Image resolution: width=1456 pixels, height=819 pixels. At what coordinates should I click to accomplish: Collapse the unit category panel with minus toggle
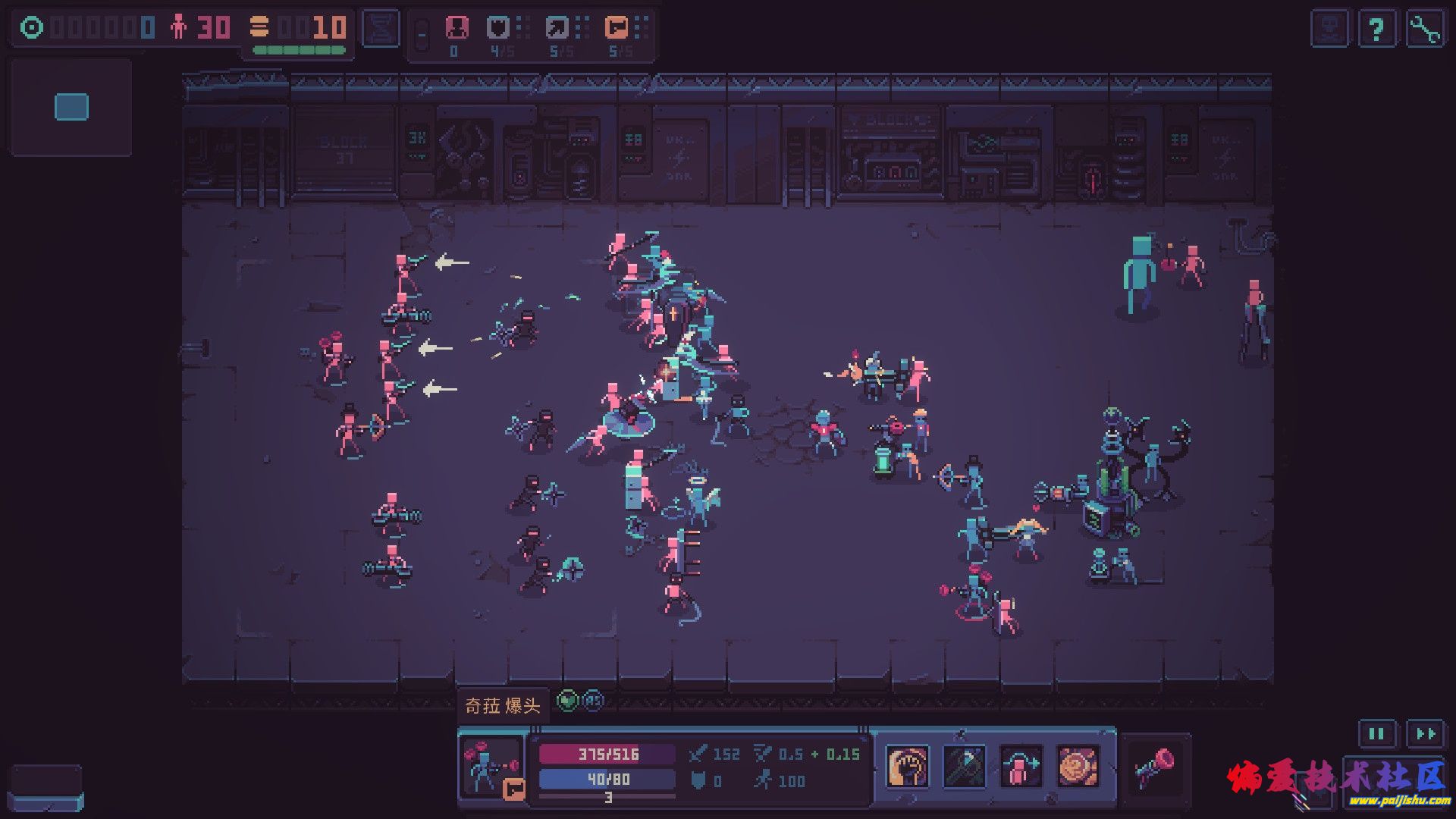pyautogui.click(x=422, y=34)
